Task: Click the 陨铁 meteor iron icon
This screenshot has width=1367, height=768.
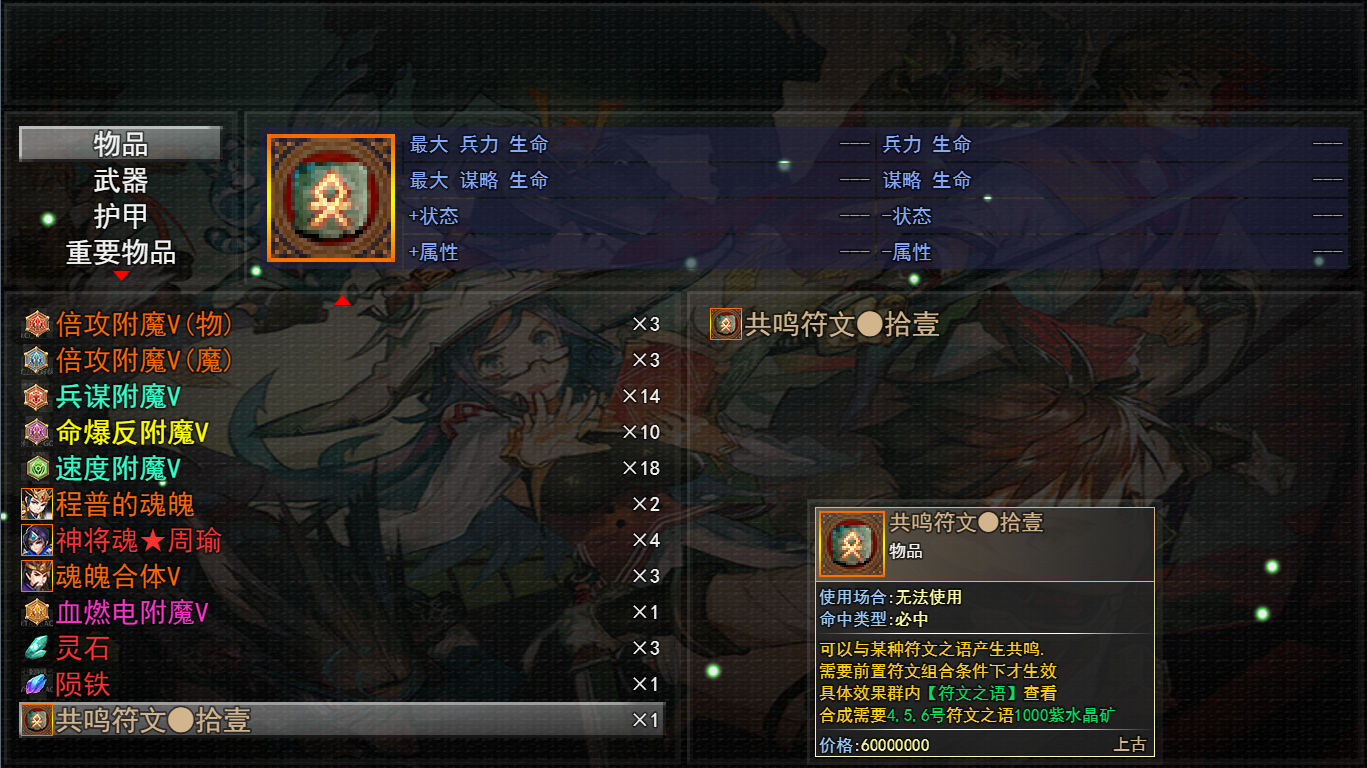Action: pos(37,684)
